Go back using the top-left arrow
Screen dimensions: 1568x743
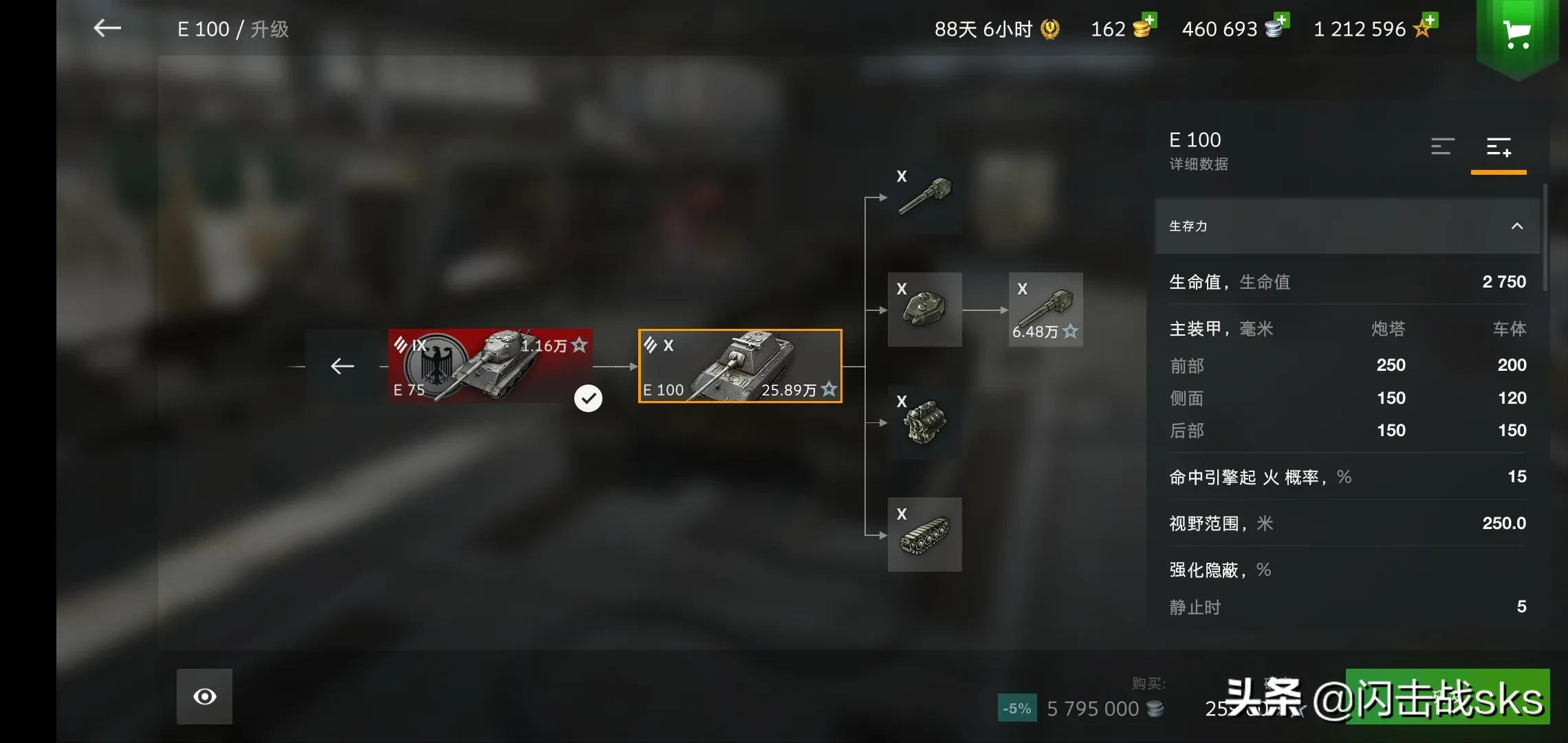[x=107, y=28]
